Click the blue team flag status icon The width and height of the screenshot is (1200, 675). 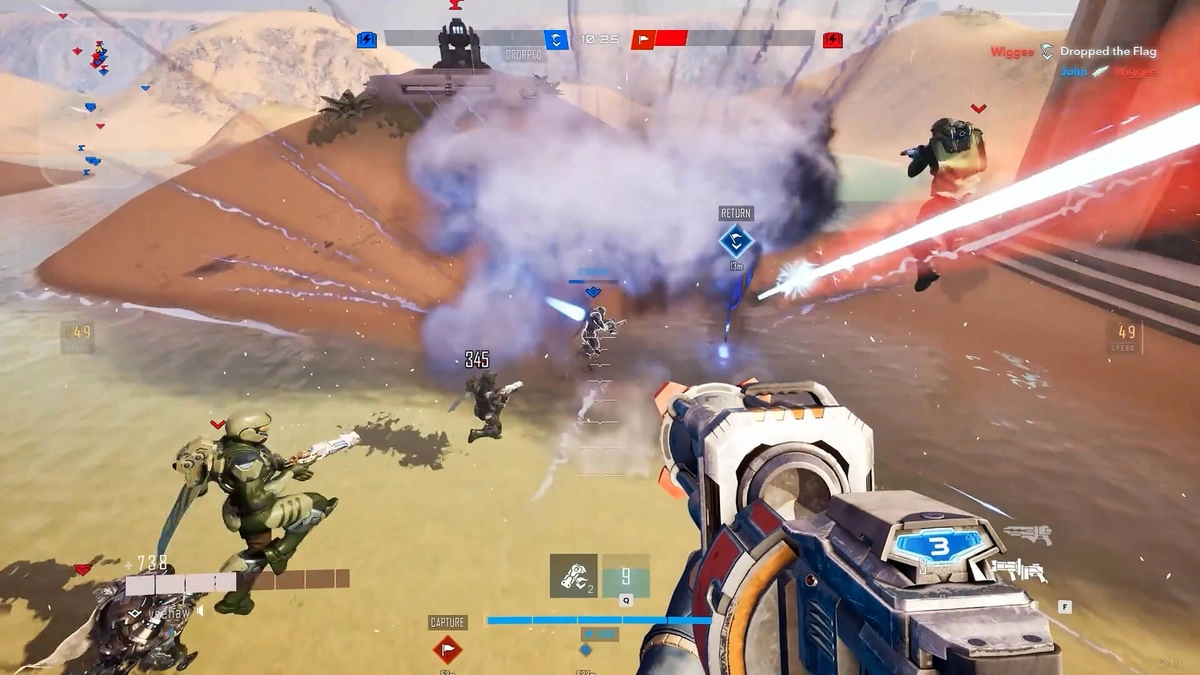[x=556, y=40]
